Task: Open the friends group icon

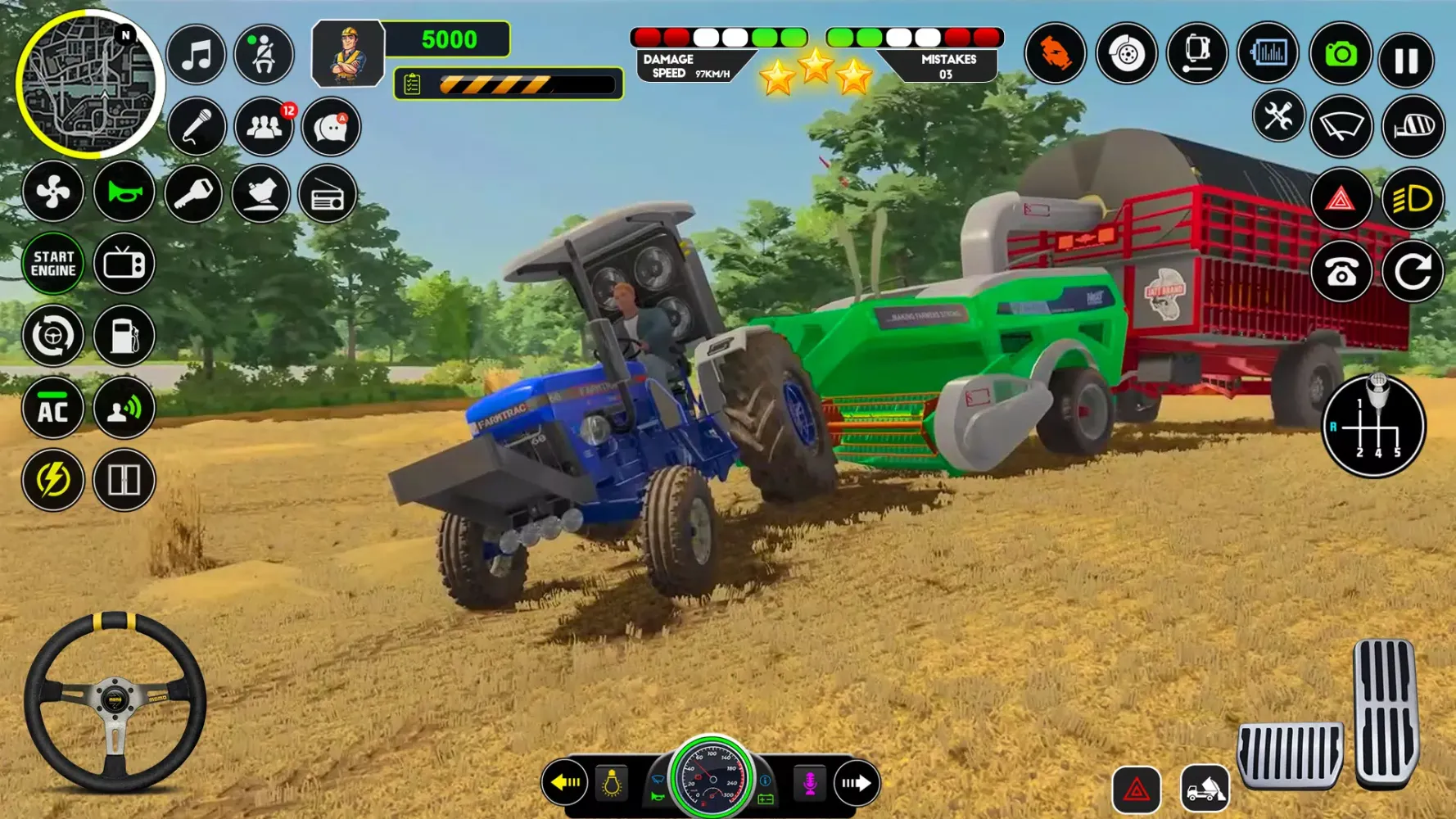Action: click(264, 127)
